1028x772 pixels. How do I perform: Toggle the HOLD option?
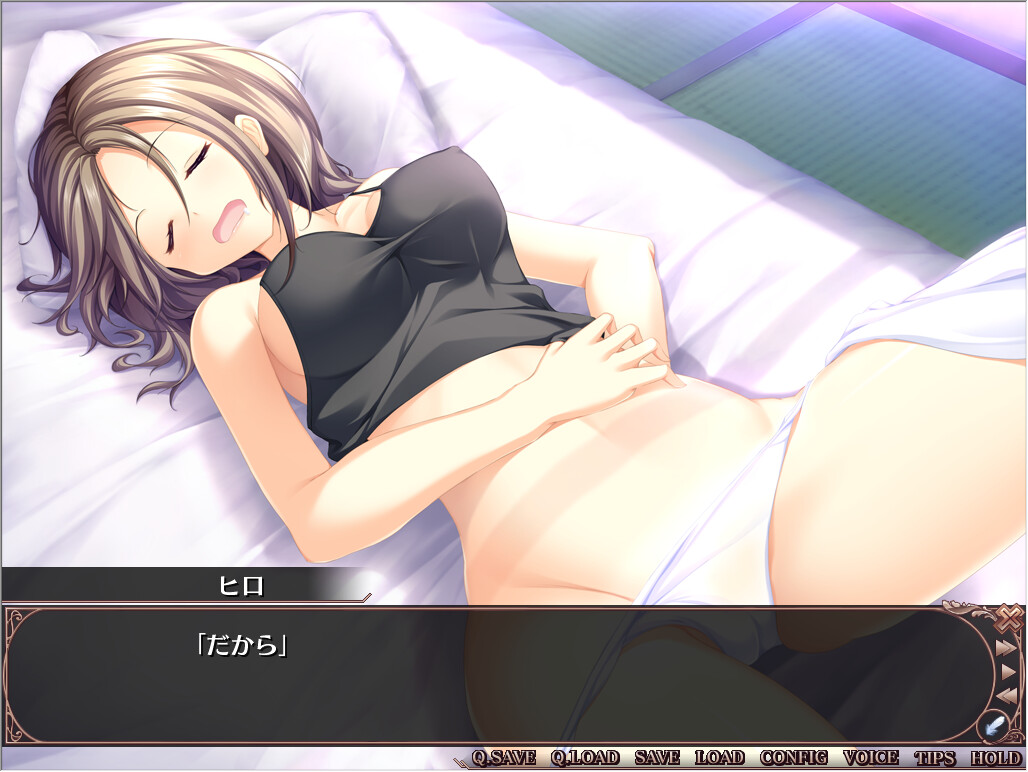(x=995, y=758)
